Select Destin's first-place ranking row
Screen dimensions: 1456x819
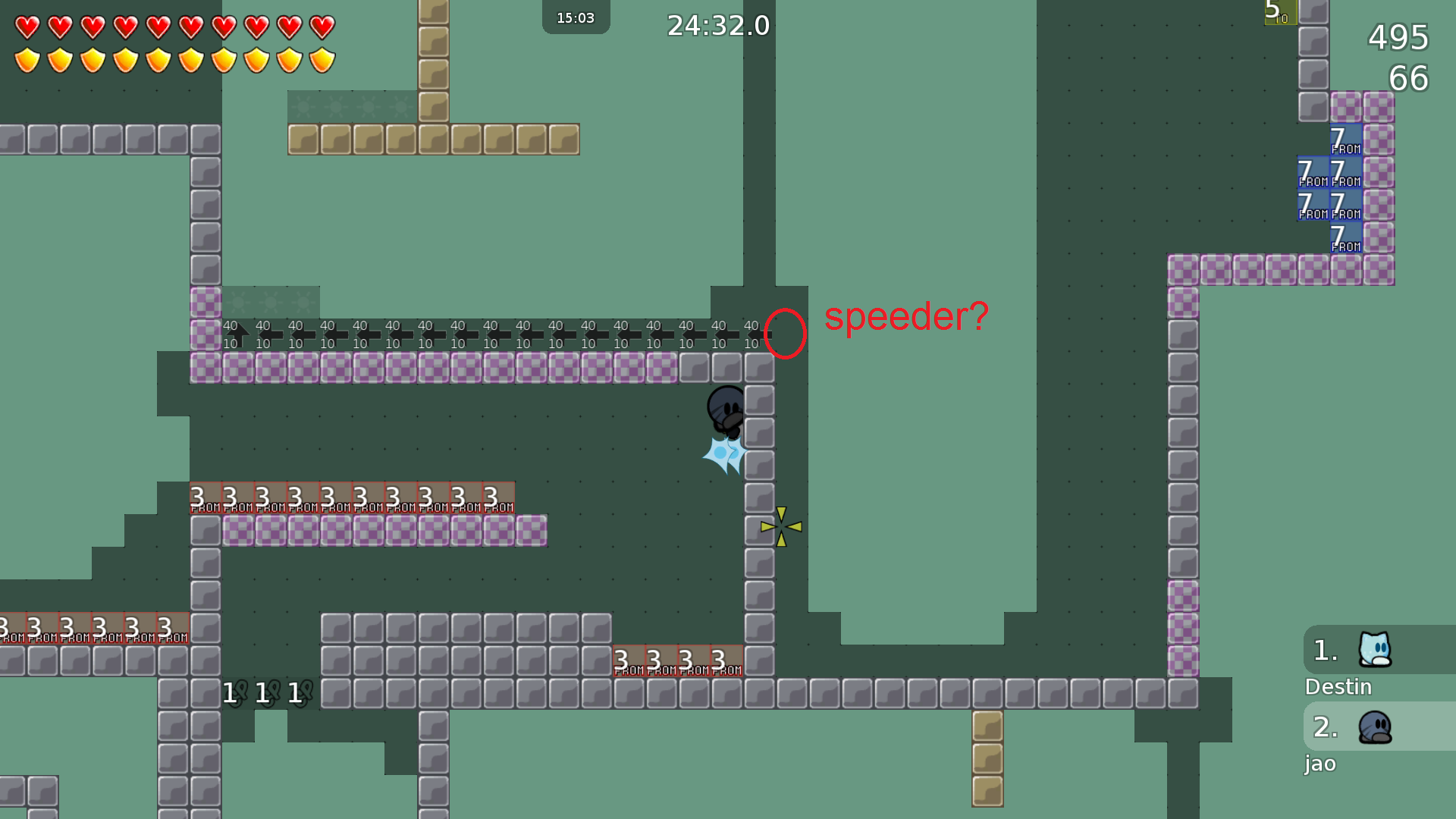pyautogui.click(x=1379, y=650)
